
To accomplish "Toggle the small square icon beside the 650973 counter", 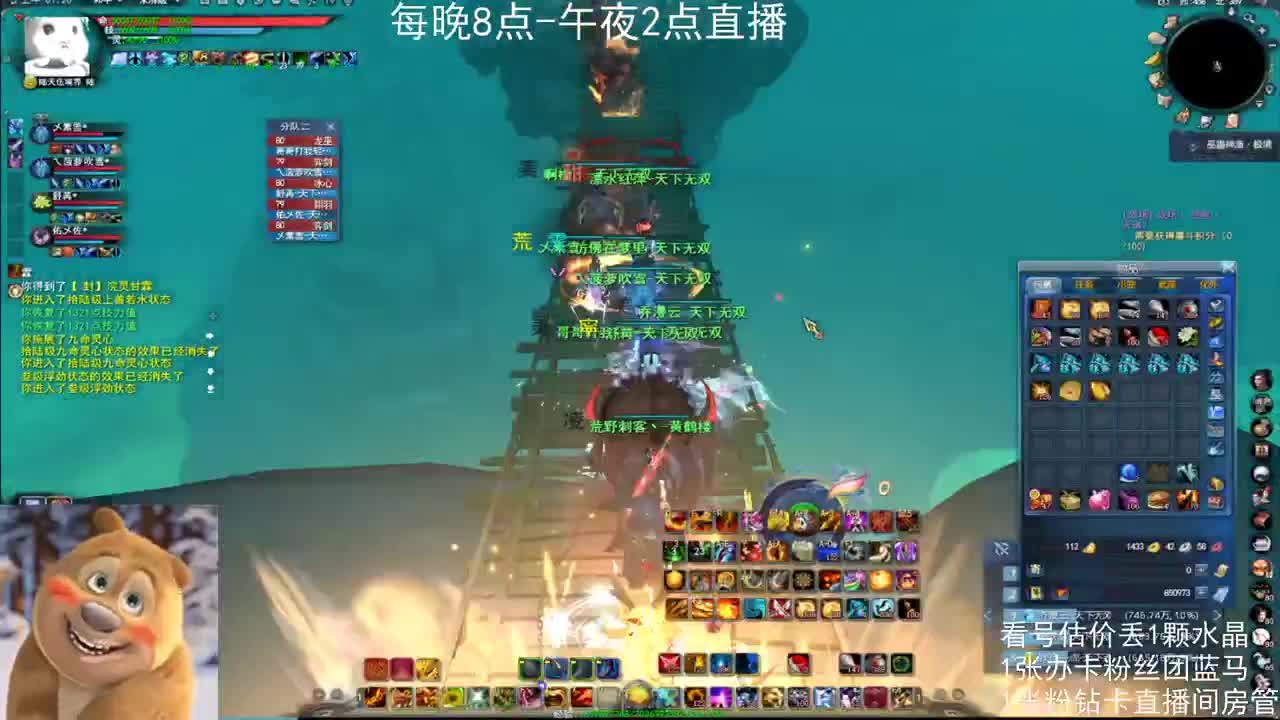I will tap(1200, 591).
